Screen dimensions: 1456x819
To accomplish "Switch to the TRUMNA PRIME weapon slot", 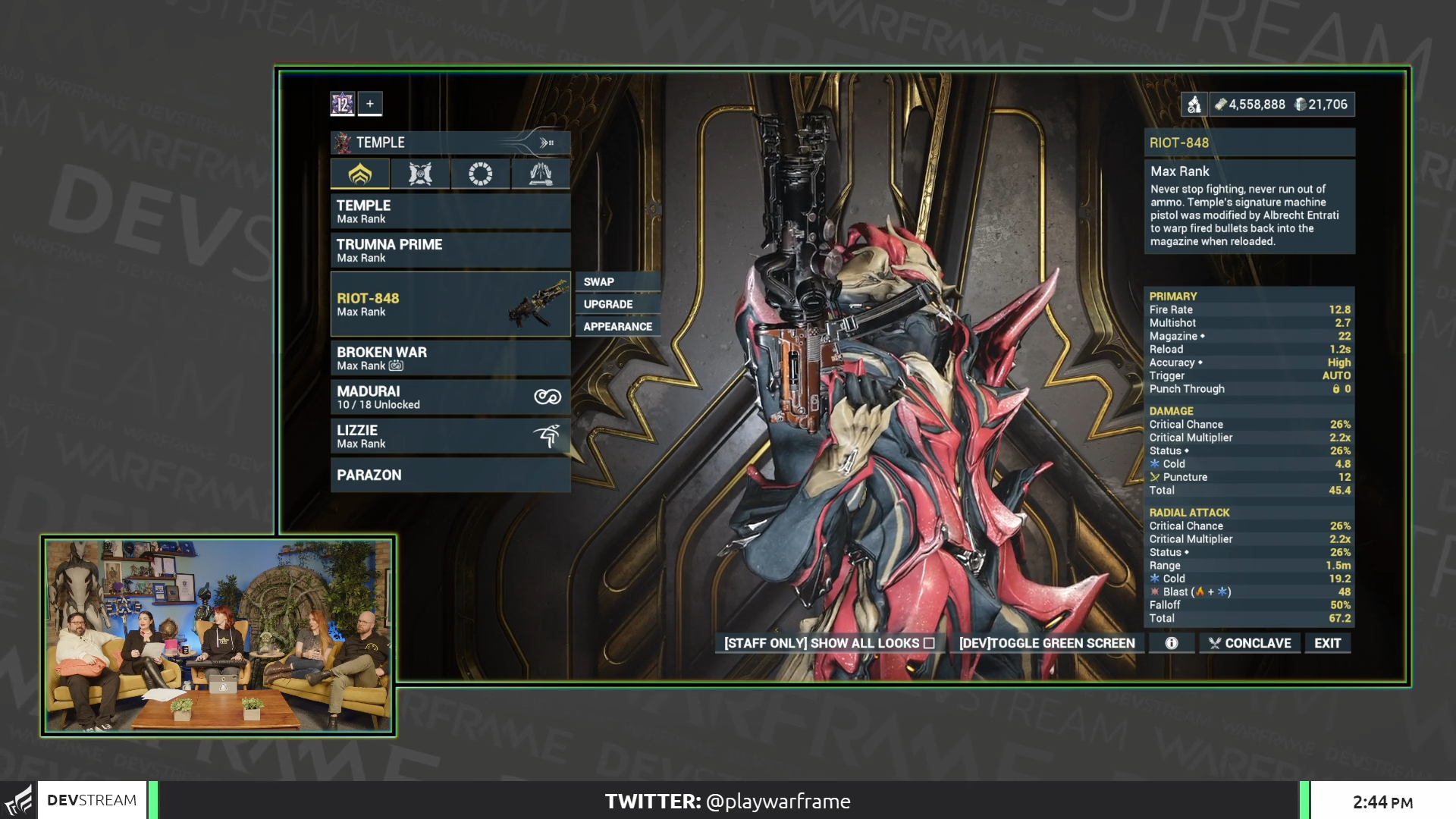I will click(x=450, y=250).
